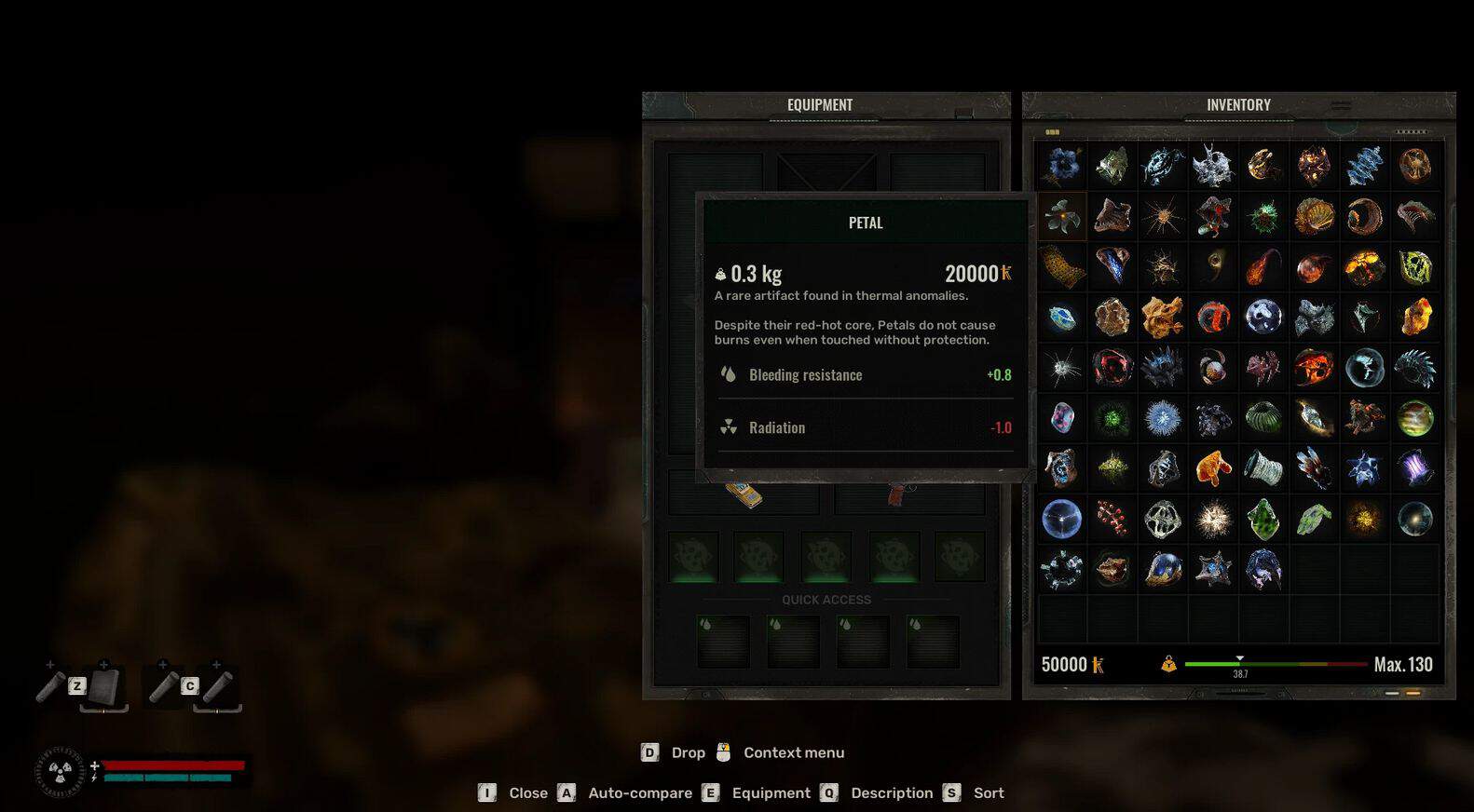Select the red berry cluster artifact
The width and height of the screenshot is (1474, 812).
tap(1112, 519)
